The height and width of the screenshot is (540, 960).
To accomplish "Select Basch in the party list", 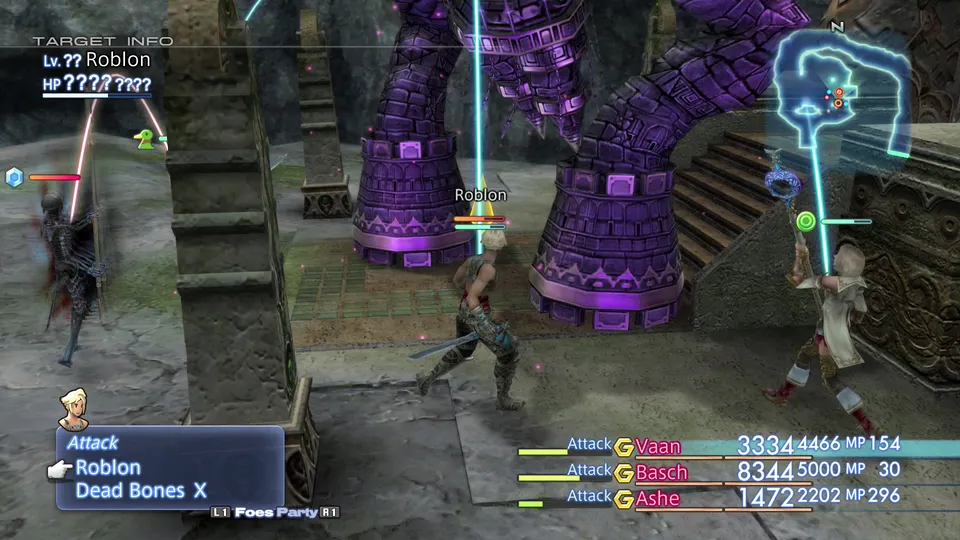I will pyautogui.click(x=661, y=472).
